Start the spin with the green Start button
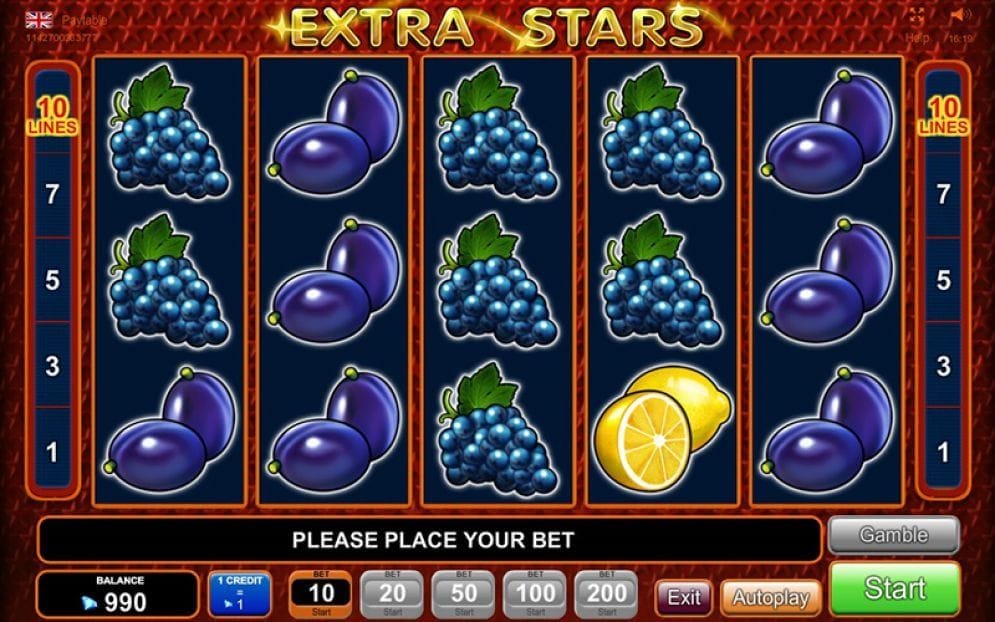Image resolution: width=995 pixels, height=622 pixels. pyautogui.click(x=894, y=588)
